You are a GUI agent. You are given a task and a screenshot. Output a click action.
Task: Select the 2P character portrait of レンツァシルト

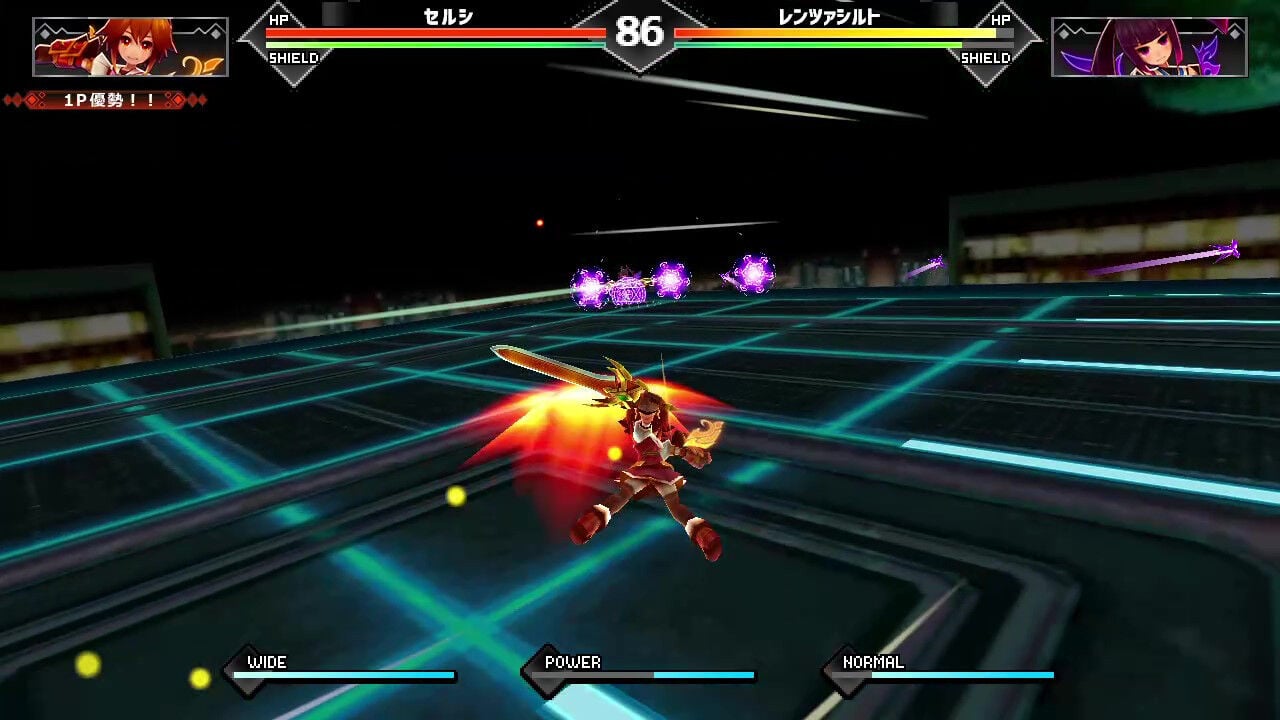pos(1150,44)
